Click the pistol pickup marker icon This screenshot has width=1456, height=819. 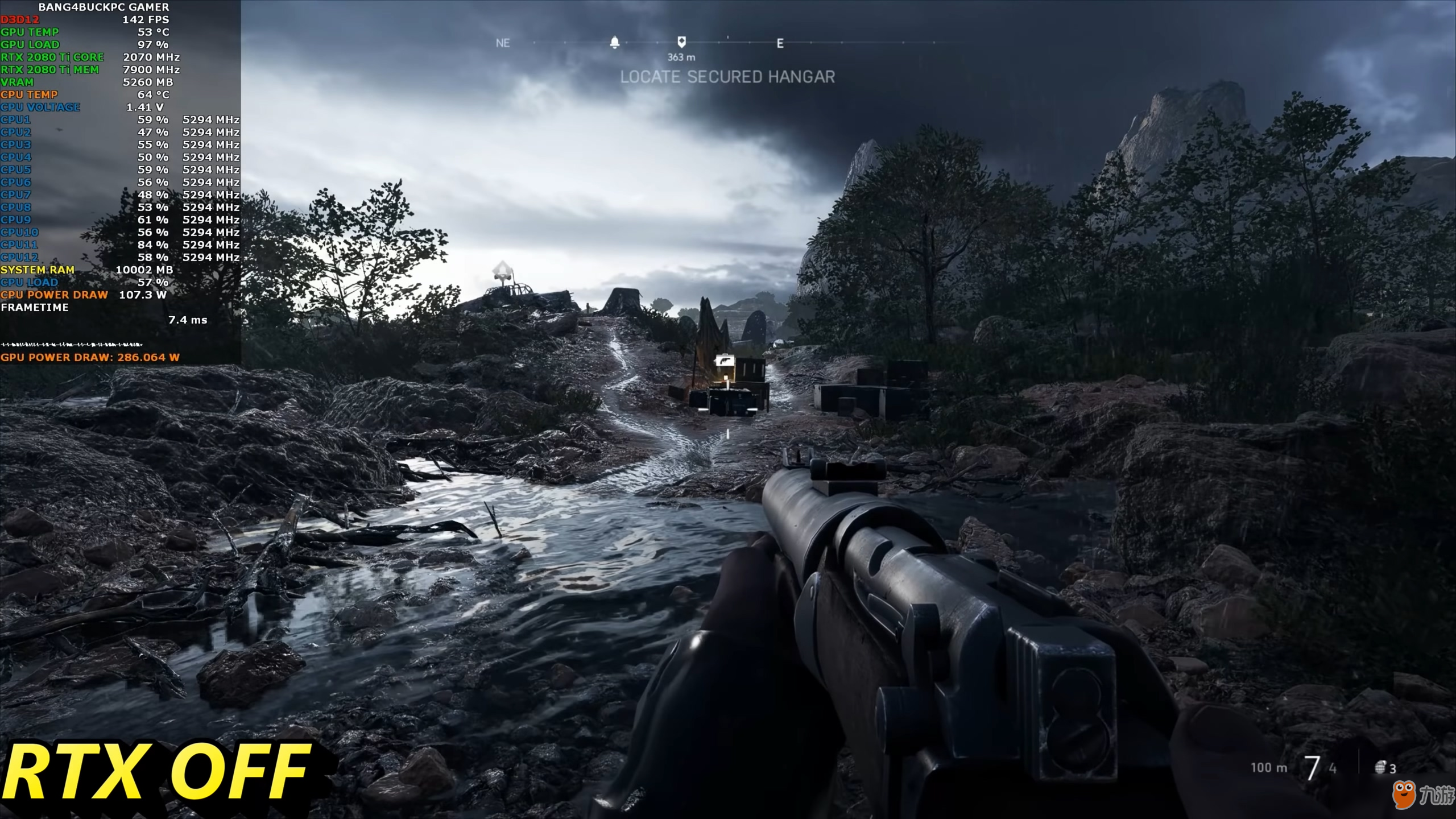point(725,361)
